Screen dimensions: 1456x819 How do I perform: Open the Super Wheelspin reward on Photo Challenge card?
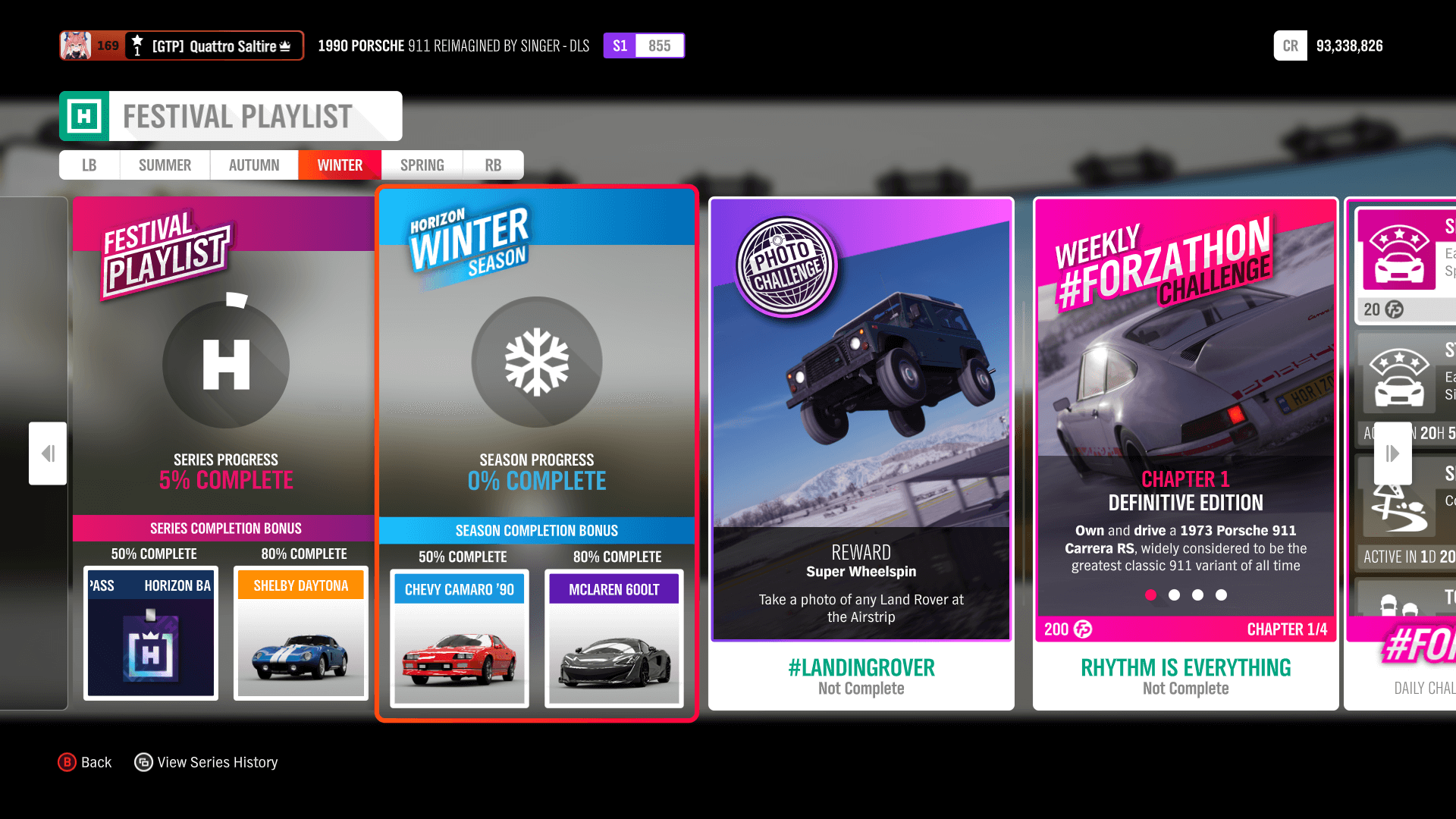(x=861, y=571)
